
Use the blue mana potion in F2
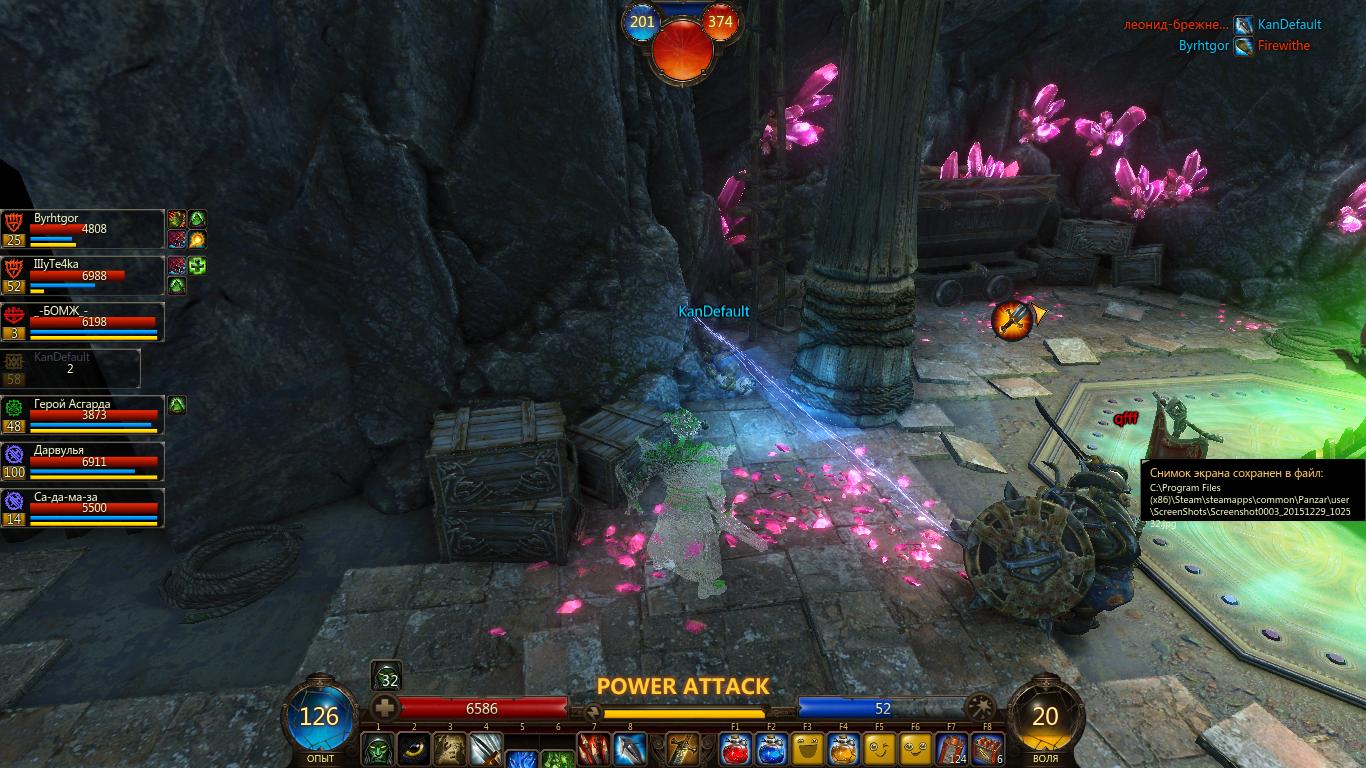click(x=771, y=749)
